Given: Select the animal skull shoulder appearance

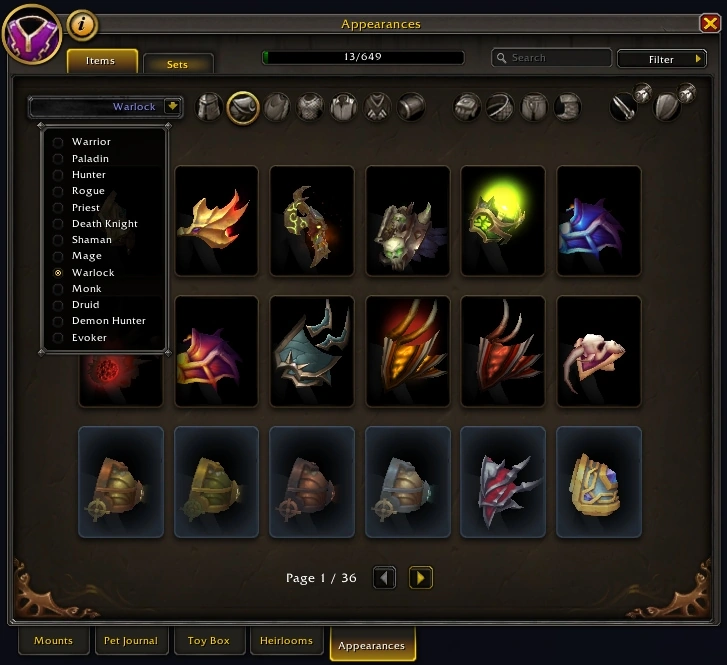Looking at the screenshot, I should pyautogui.click(x=599, y=351).
